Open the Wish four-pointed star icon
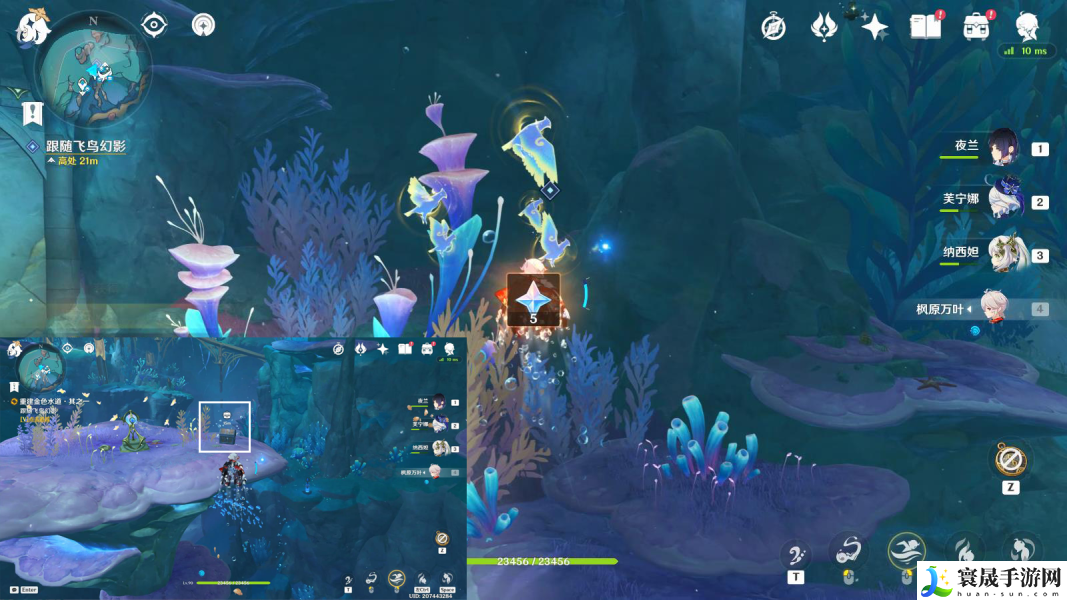The image size is (1067, 600). pyautogui.click(x=875, y=27)
